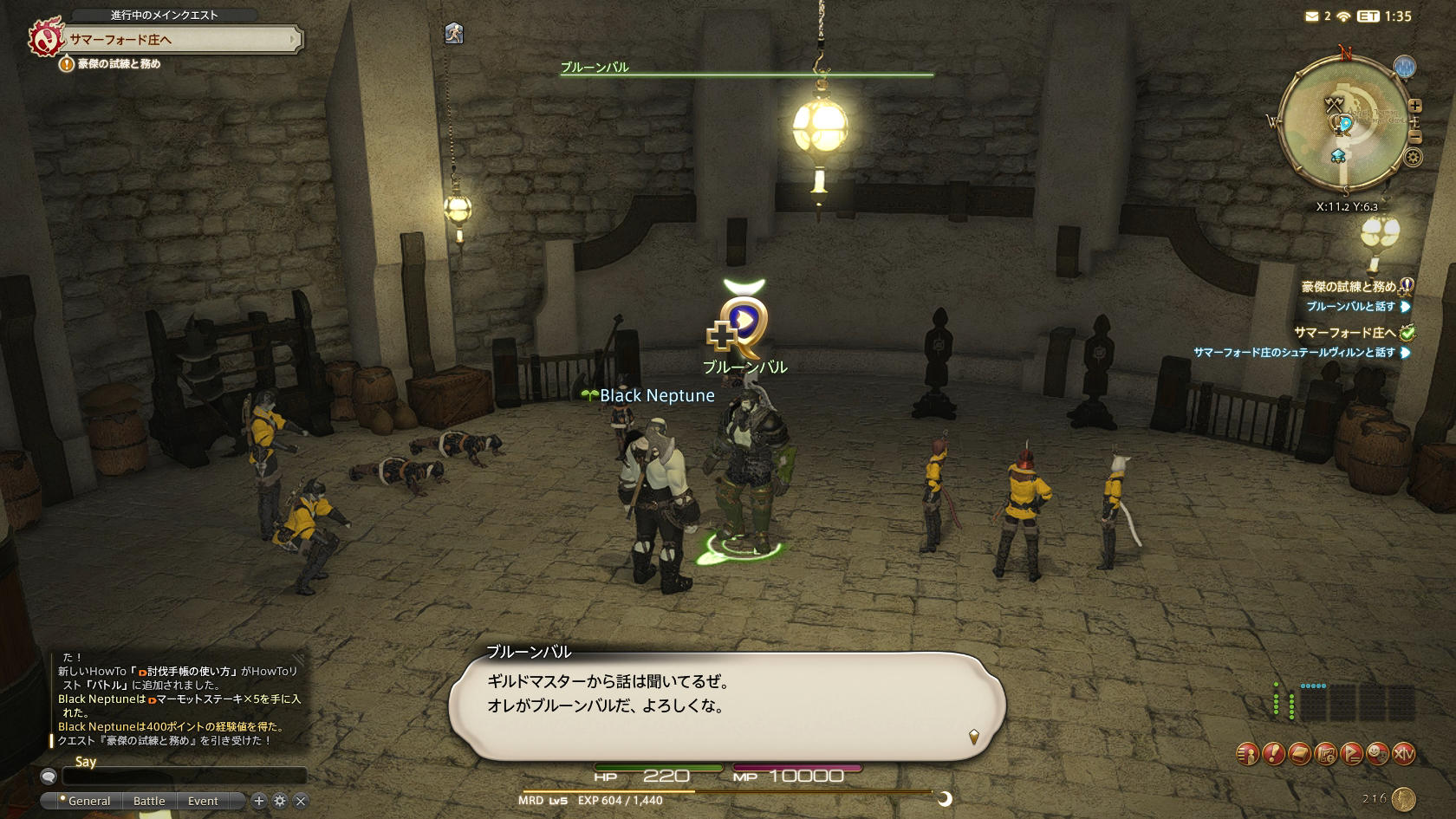1456x819 pixels.
Task: Select the General chat tab
Action: (88, 801)
